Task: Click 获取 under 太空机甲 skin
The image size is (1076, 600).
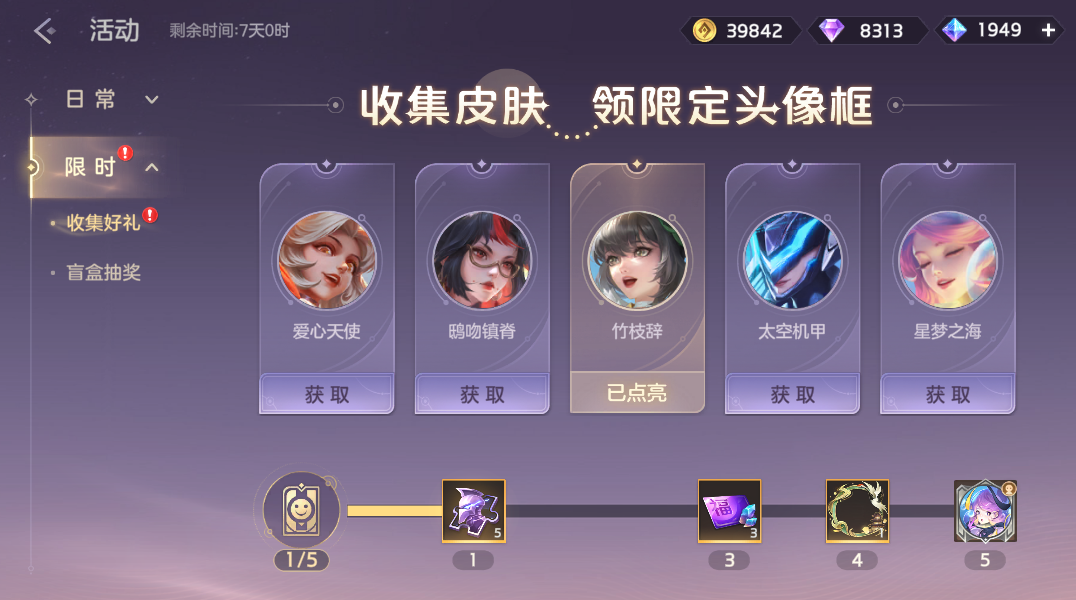Action: point(793,394)
